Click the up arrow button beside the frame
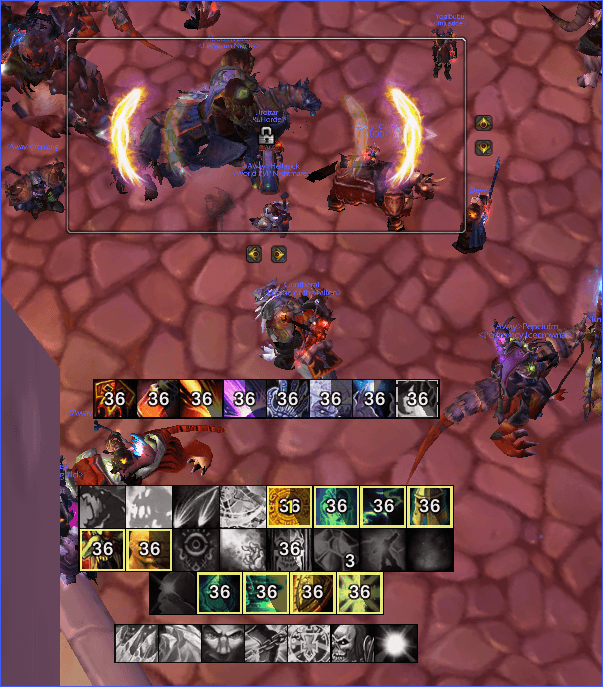 pos(484,123)
